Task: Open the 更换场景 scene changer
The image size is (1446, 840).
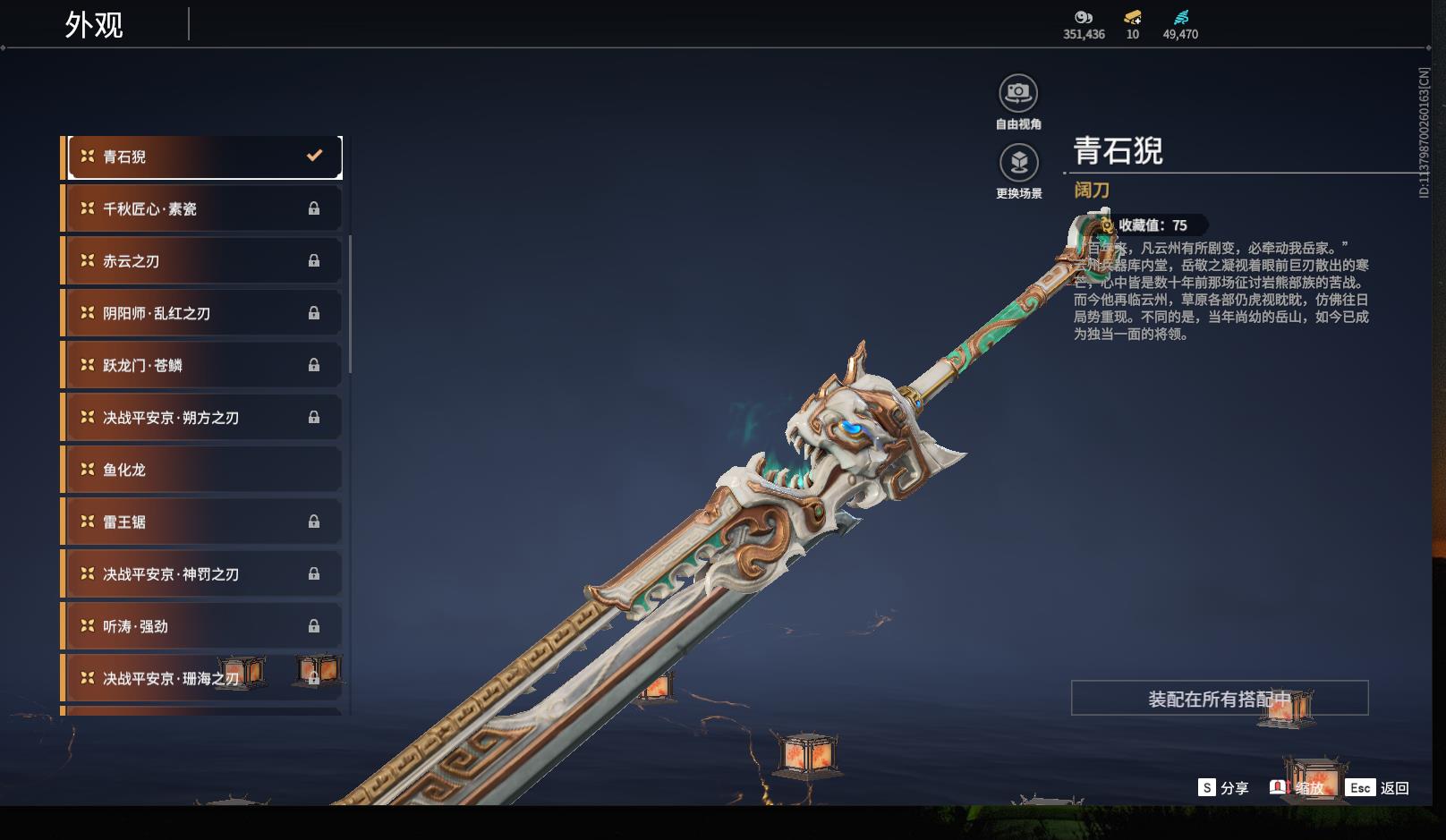Action: 1018,163
